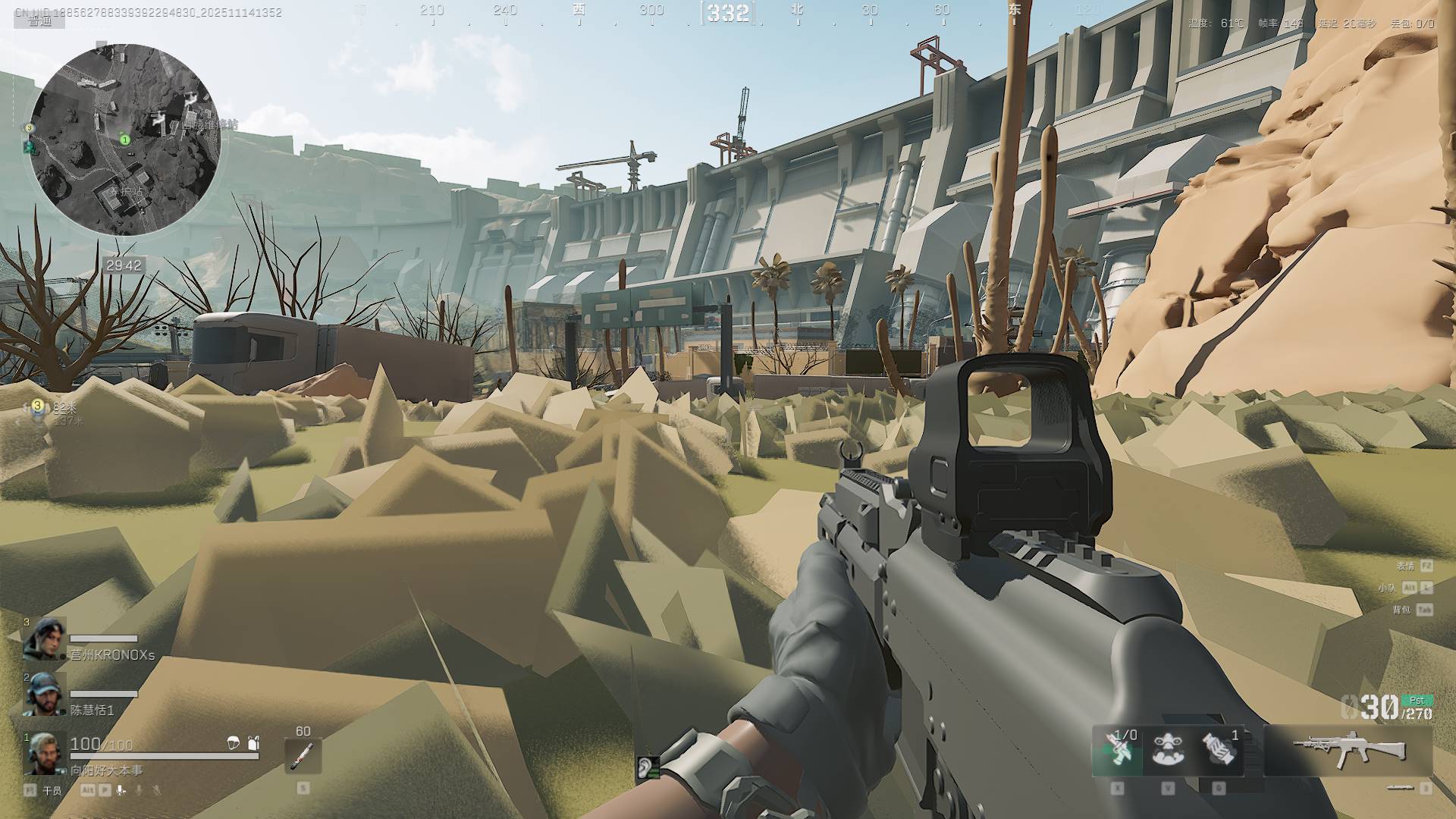Open the circular minimap
1456x819 pixels.
[x=125, y=140]
